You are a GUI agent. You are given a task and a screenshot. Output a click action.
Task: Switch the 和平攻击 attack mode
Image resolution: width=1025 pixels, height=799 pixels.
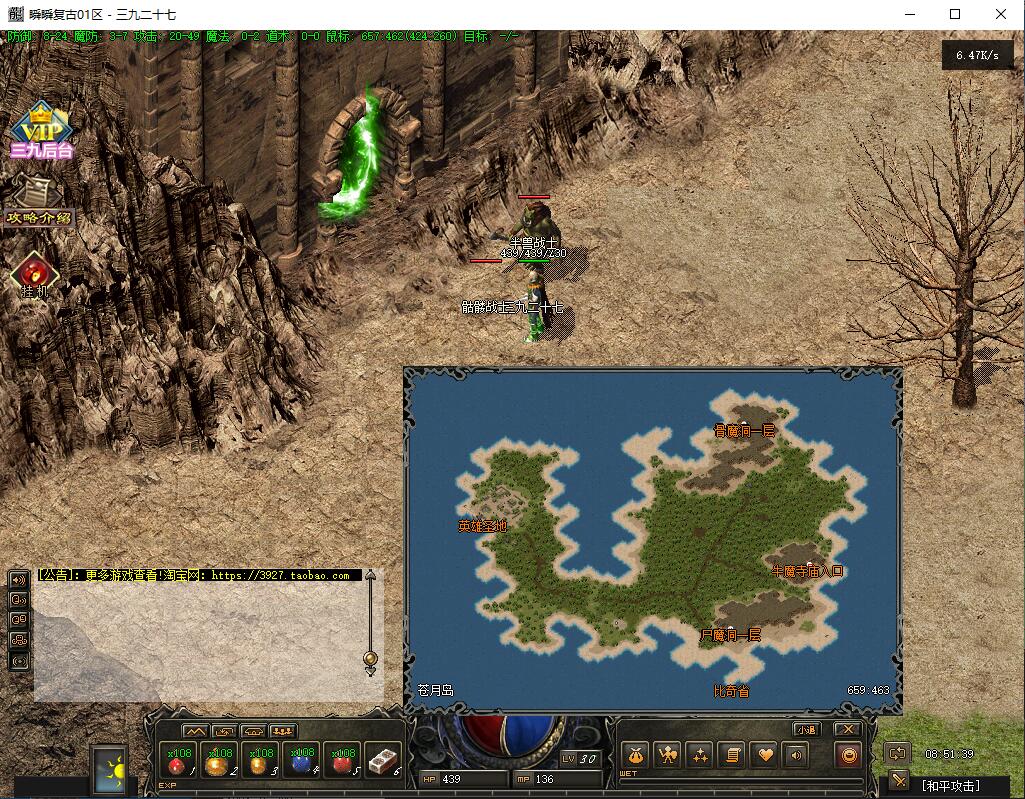(949, 785)
